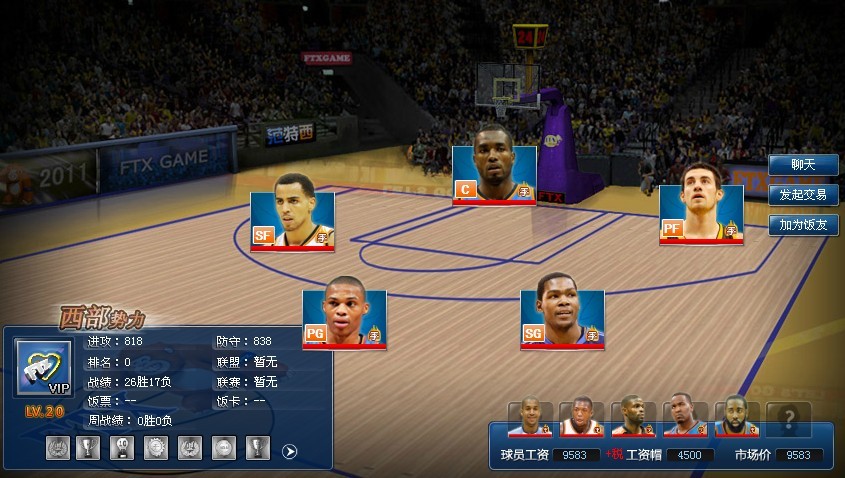Open the 聊天 chat button
This screenshot has width=845, height=478.
coord(803,165)
